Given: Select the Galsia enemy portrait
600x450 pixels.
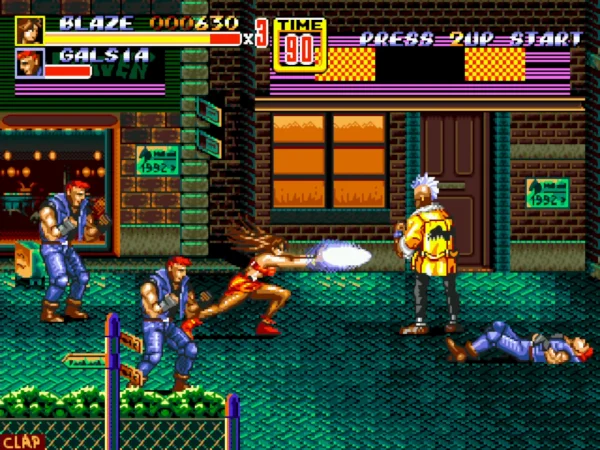Looking at the screenshot, I should click(30, 63).
